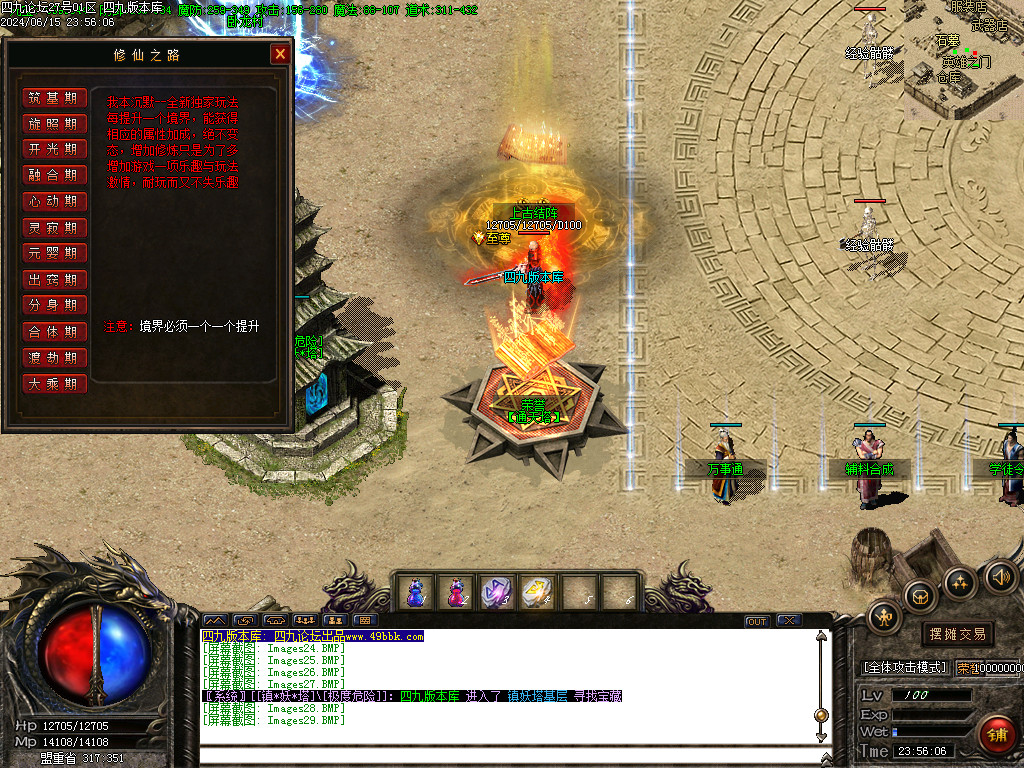Choose the 旋照期 realm stage

pyautogui.click(x=54, y=124)
